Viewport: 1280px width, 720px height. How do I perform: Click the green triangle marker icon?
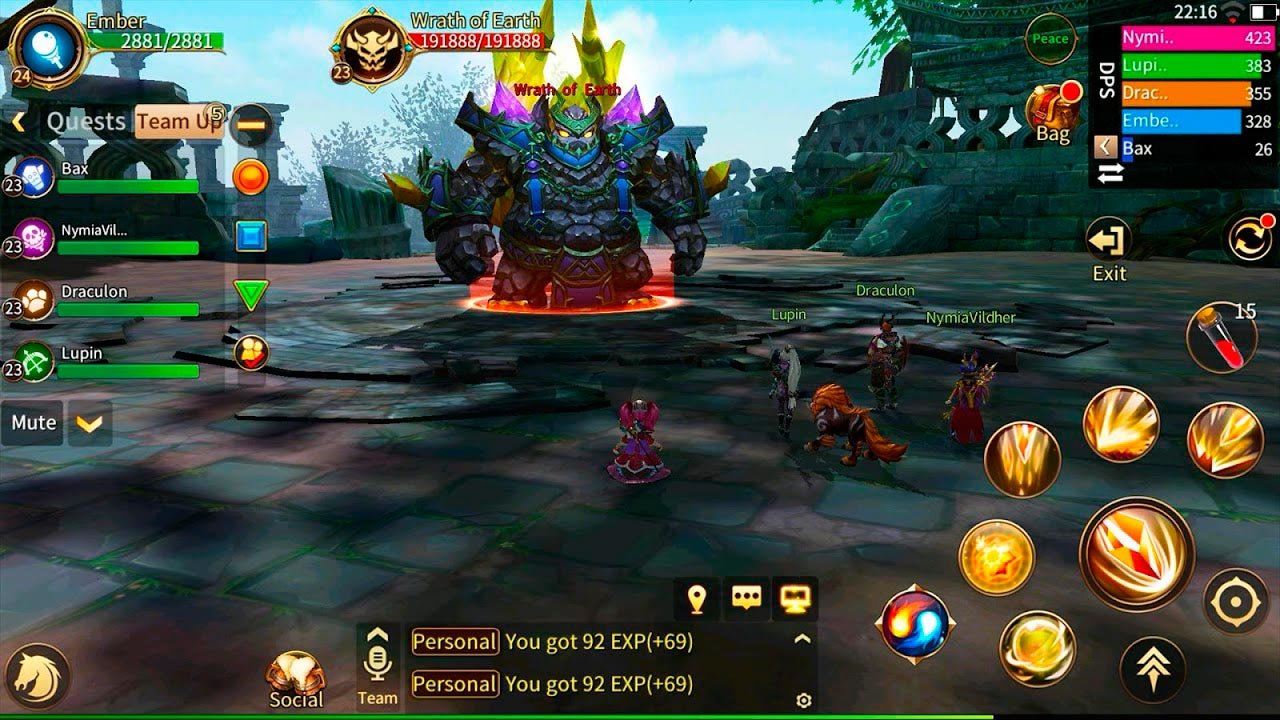(x=251, y=295)
